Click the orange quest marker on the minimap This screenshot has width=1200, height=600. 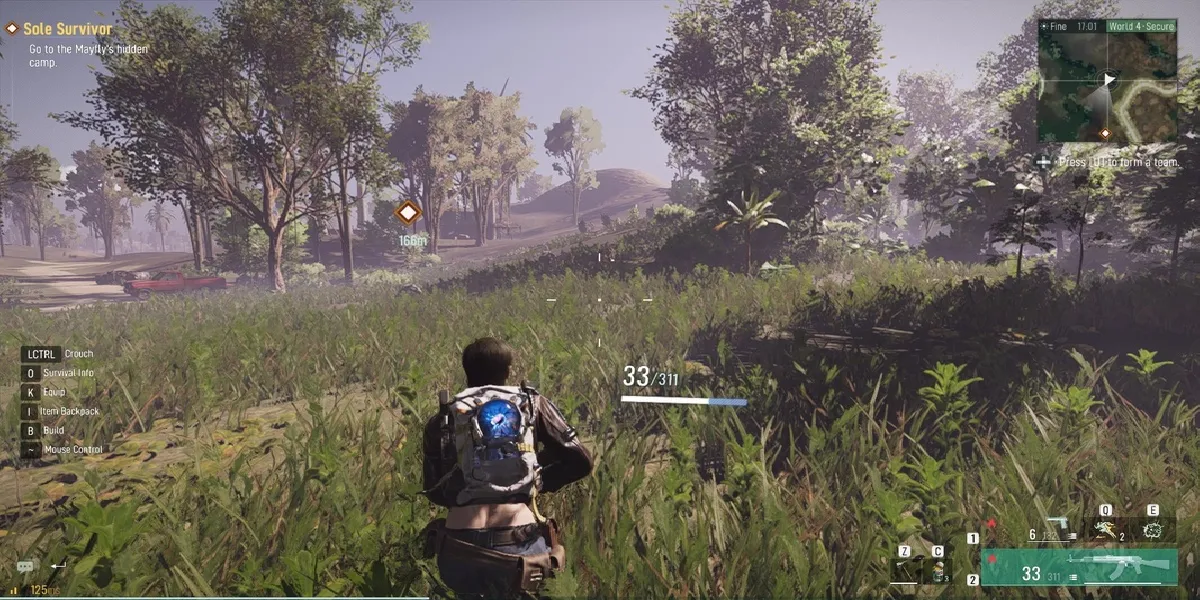[x=1104, y=133]
